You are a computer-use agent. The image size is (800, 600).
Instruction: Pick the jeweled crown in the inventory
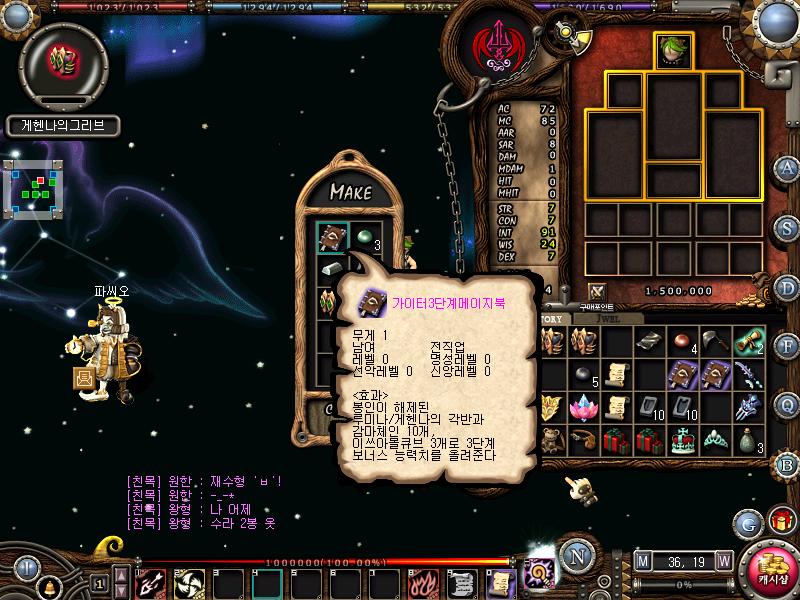click(682, 440)
